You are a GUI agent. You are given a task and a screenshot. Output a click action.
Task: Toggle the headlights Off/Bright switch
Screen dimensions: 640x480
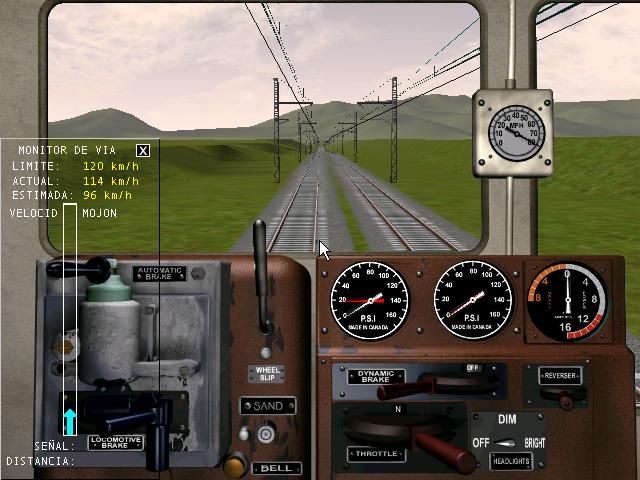(509, 443)
